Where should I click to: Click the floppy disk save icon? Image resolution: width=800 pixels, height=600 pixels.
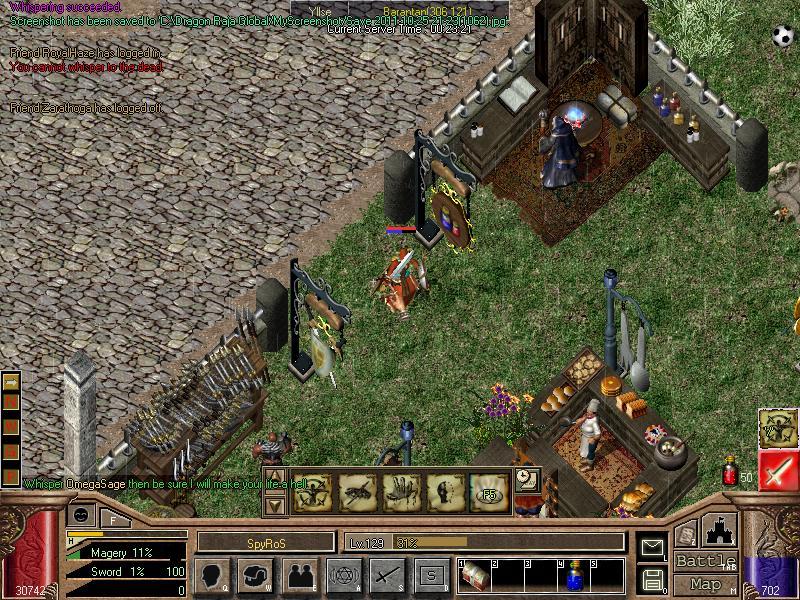[652, 578]
